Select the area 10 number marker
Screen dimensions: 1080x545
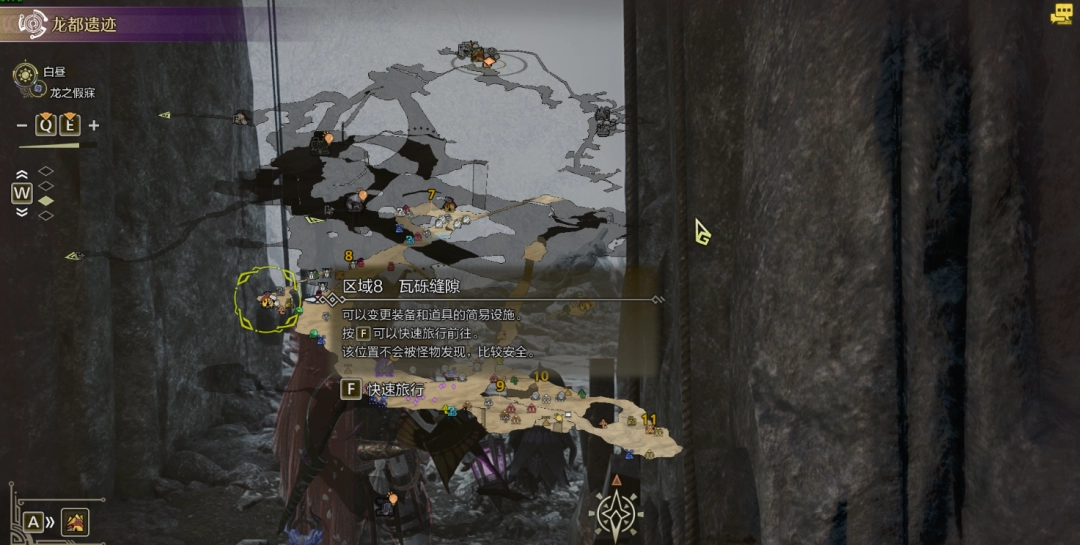pyautogui.click(x=541, y=377)
